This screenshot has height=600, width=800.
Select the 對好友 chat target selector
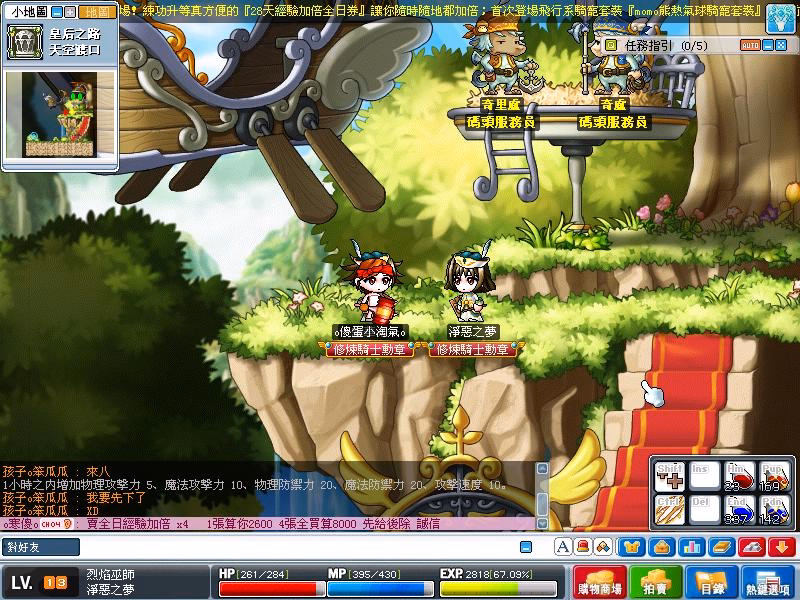coord(40,547)
